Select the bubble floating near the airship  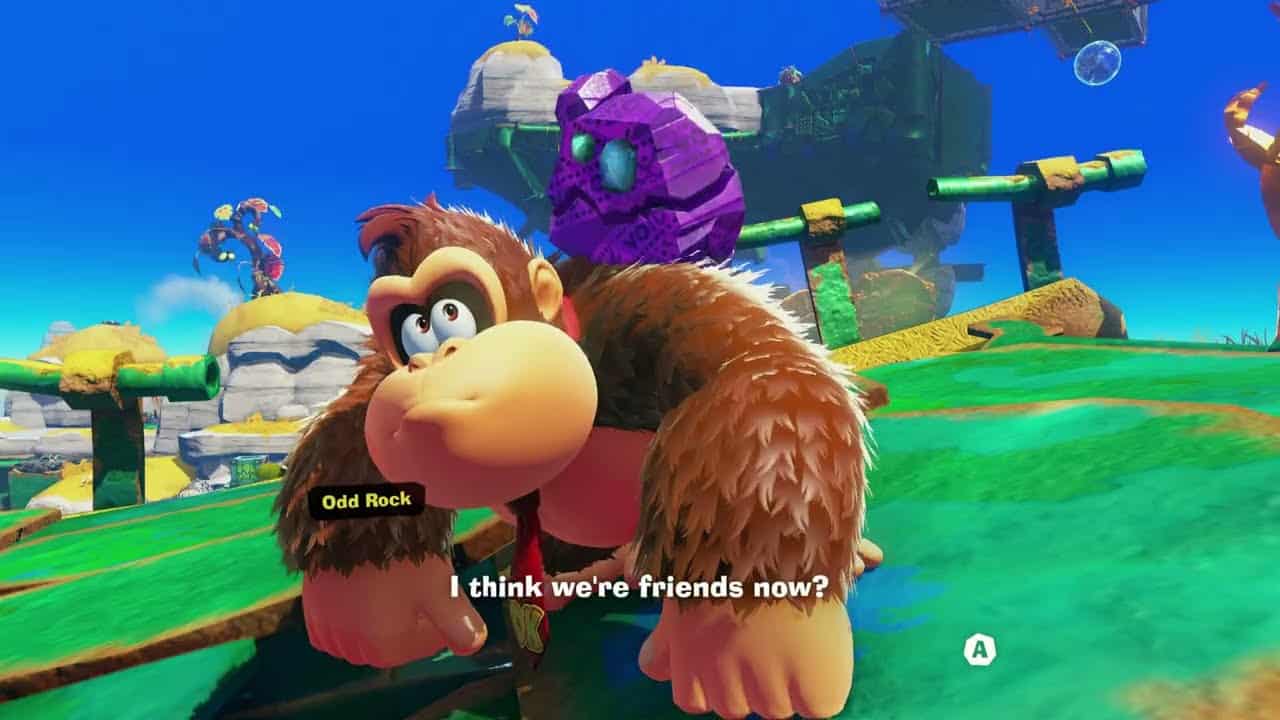point(1098,63)
